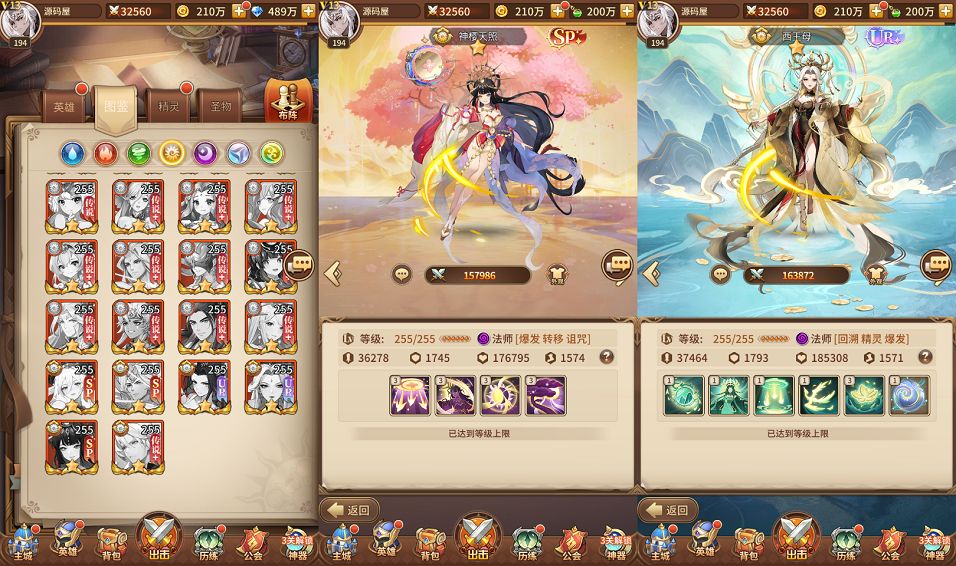Filter heroes by the red flame element

click(x=106, y=153)
